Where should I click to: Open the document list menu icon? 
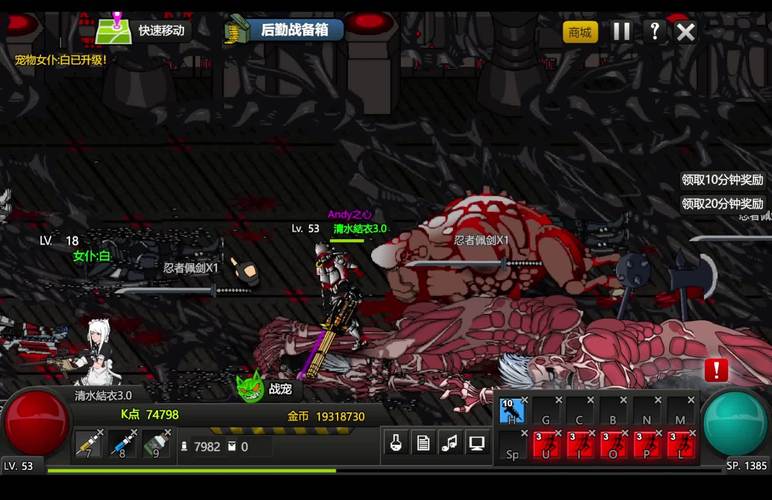(x=423, y=443)
